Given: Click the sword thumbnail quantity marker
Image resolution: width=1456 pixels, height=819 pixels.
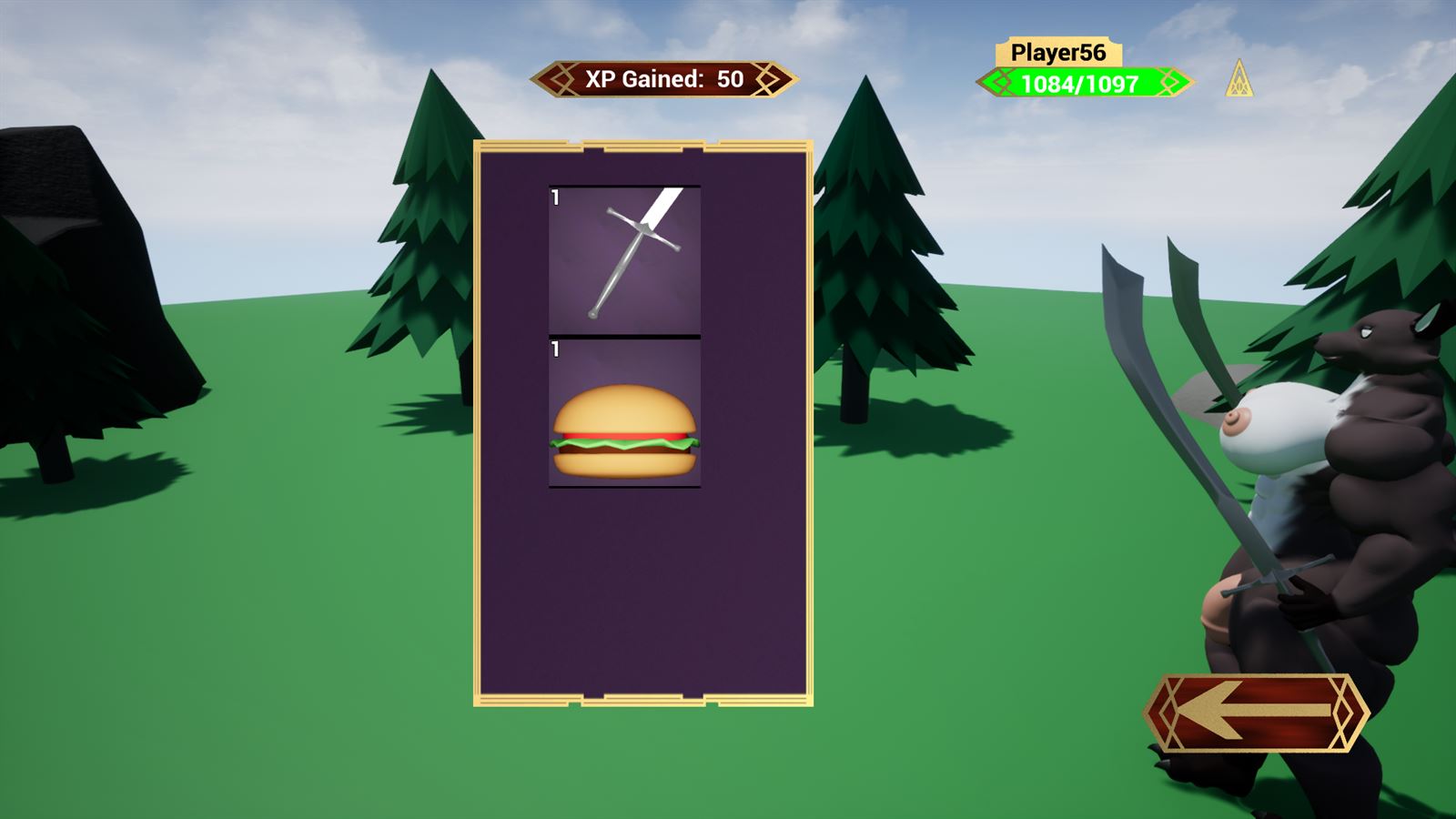Looking at the screenshot, I should point(553,196).
